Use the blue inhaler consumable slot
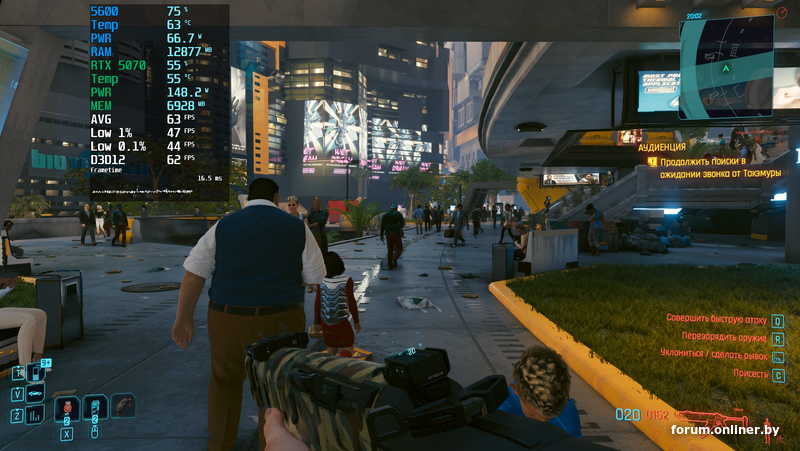Screen dimensions: 800x451 (95, 407)
